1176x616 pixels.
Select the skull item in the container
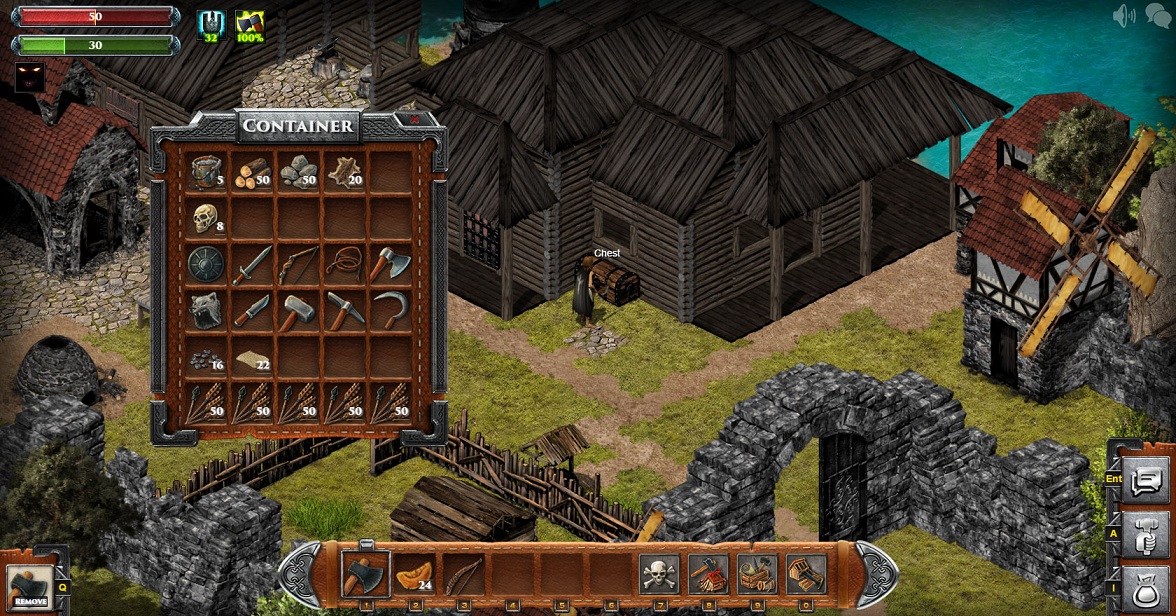pyautogui.click(x=206, y=218)
